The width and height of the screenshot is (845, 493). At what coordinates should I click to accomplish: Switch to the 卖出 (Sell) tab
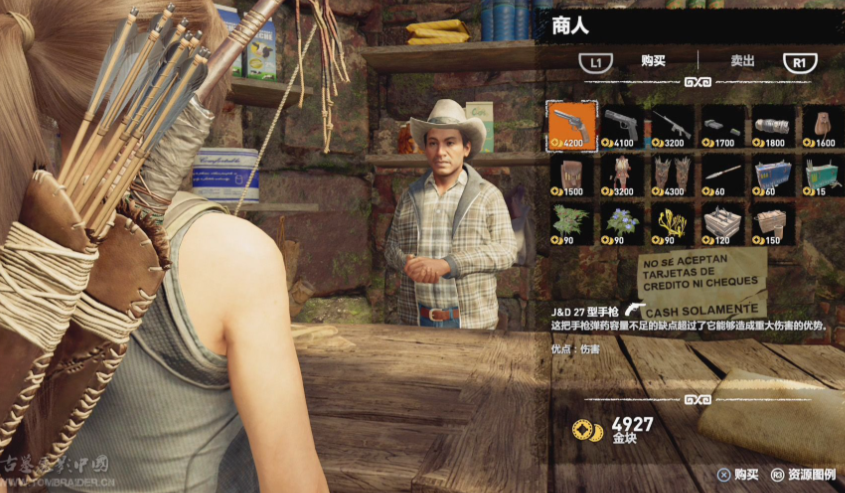[x=742, y=61]
